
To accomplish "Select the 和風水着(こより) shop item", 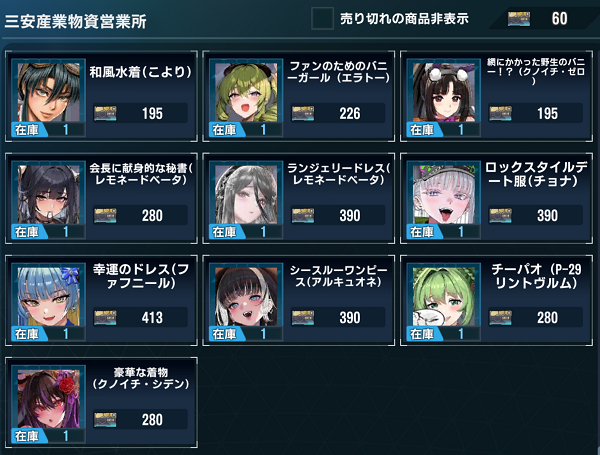I will (100, 95).
